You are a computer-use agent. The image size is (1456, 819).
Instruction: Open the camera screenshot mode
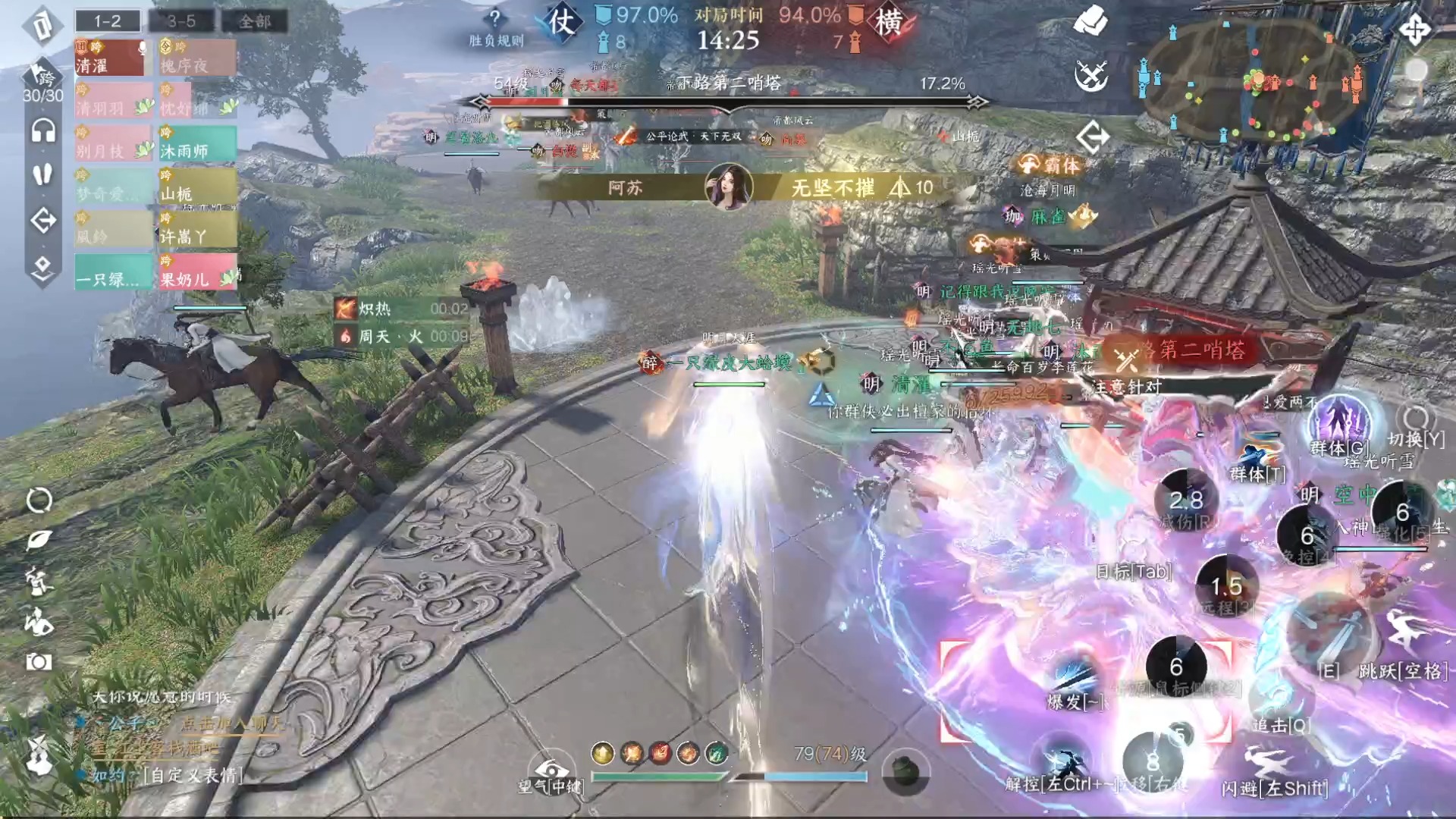click(39, 662)
